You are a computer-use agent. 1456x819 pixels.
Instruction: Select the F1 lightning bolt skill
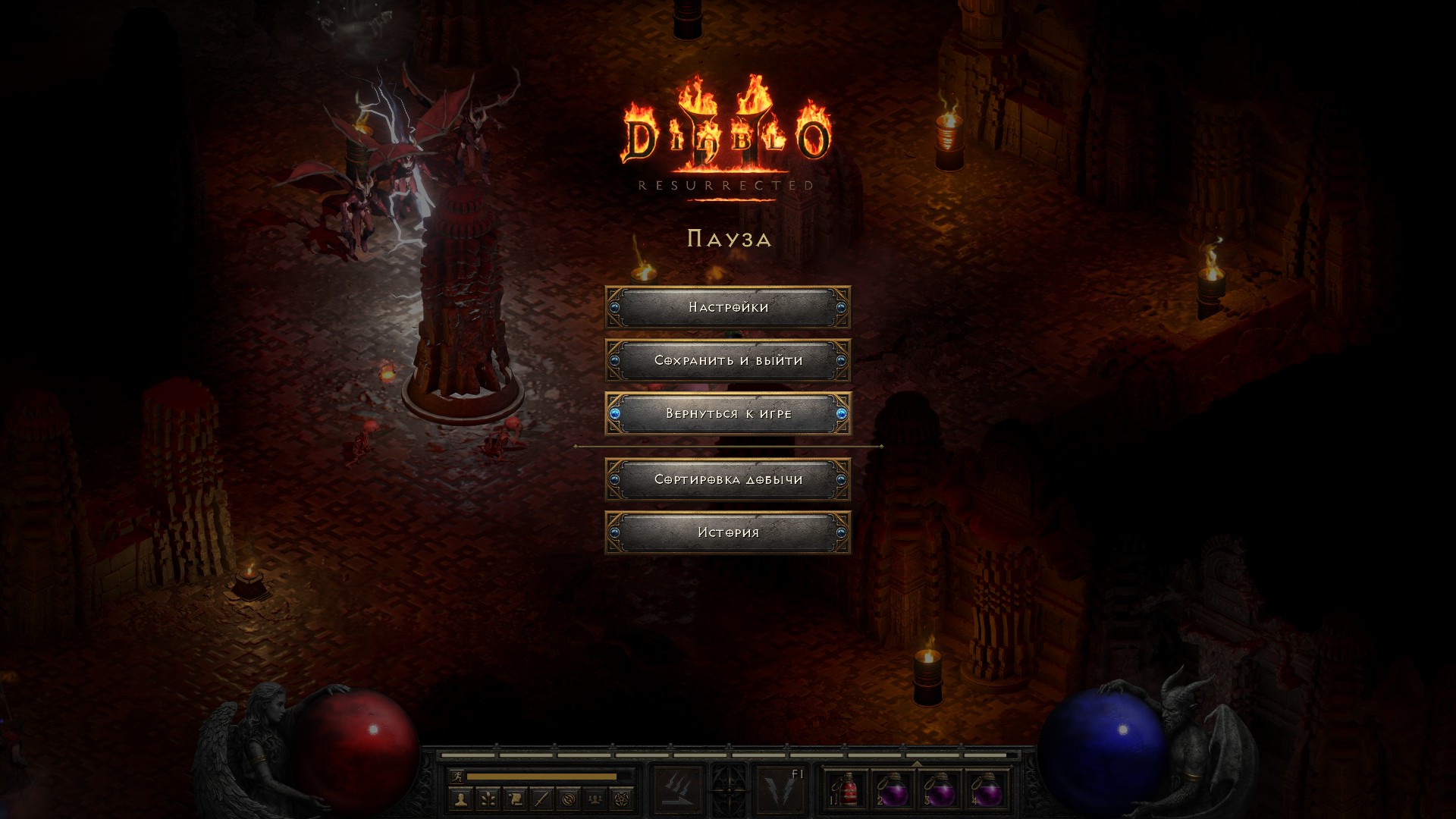pos(781,790)
